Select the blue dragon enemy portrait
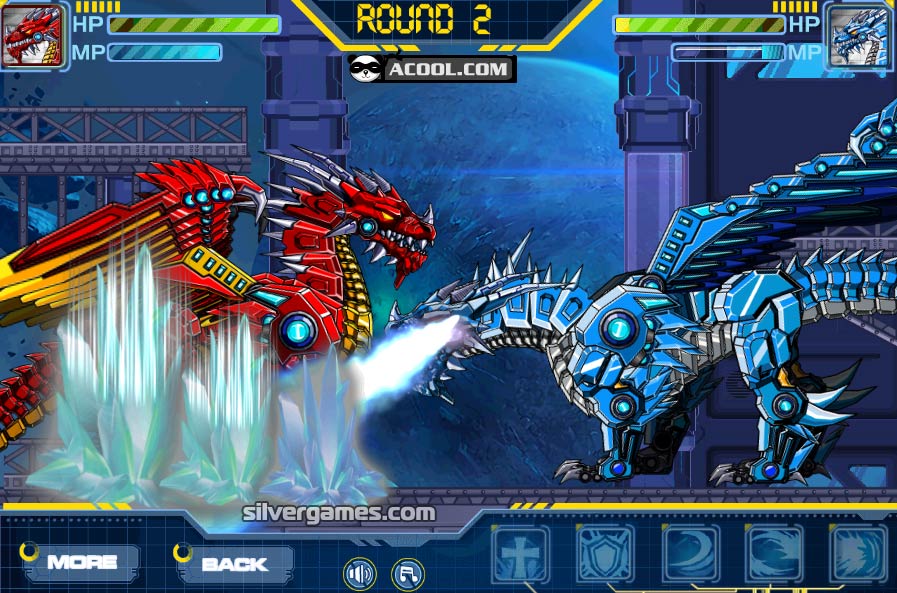 [859, 37]
